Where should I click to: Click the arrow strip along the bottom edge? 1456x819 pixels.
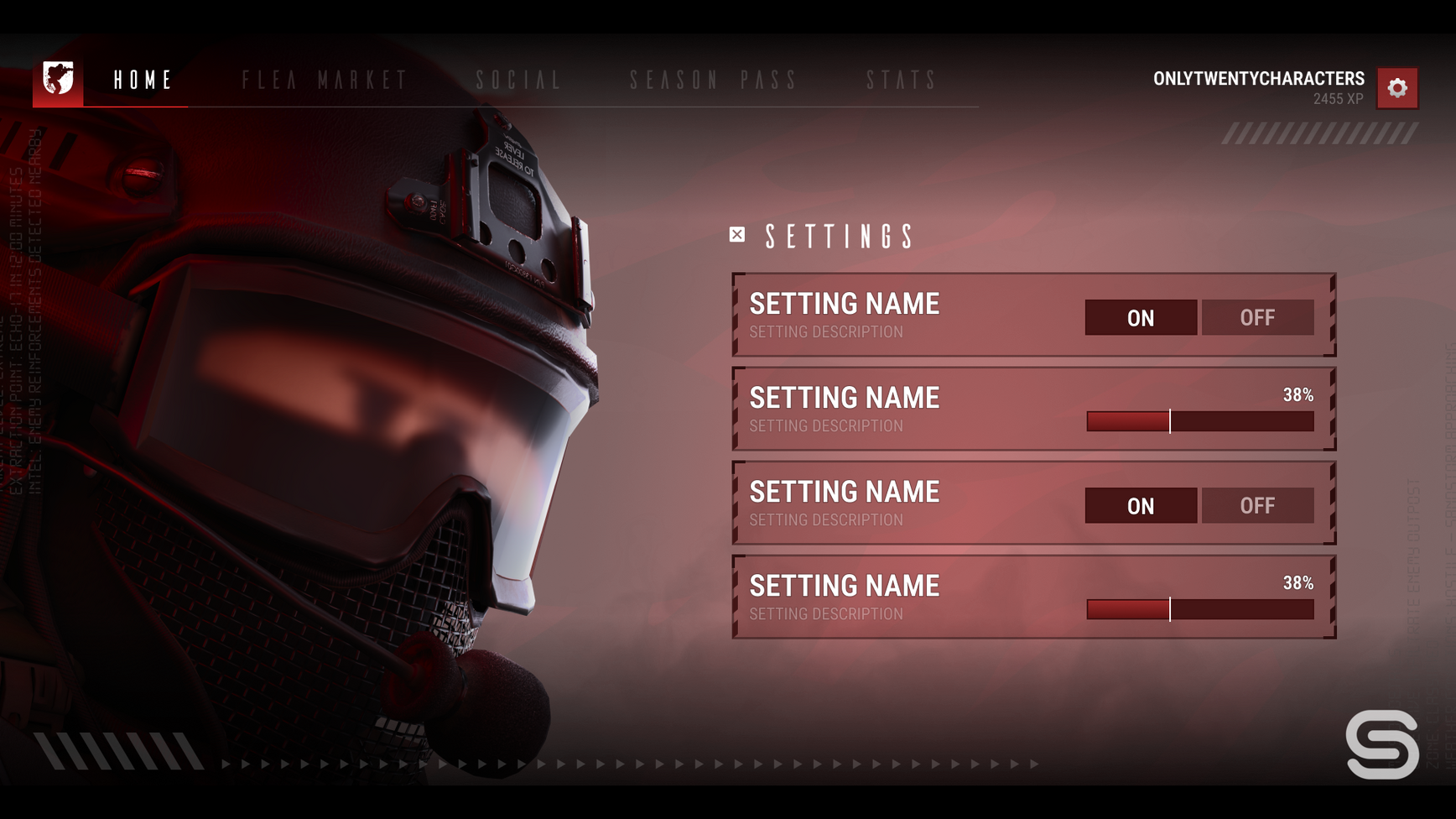tap(629, 764)
